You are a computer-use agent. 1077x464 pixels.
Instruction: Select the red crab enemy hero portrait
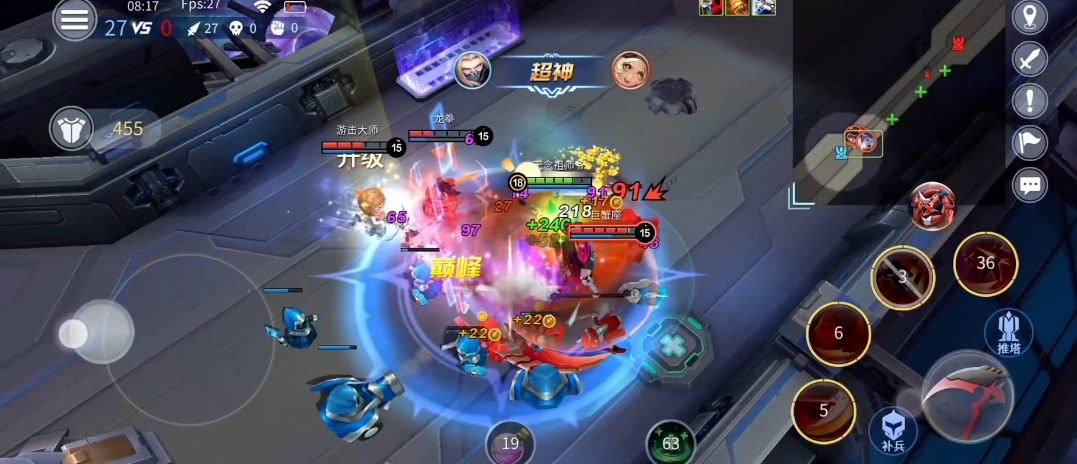pos(932,206)
